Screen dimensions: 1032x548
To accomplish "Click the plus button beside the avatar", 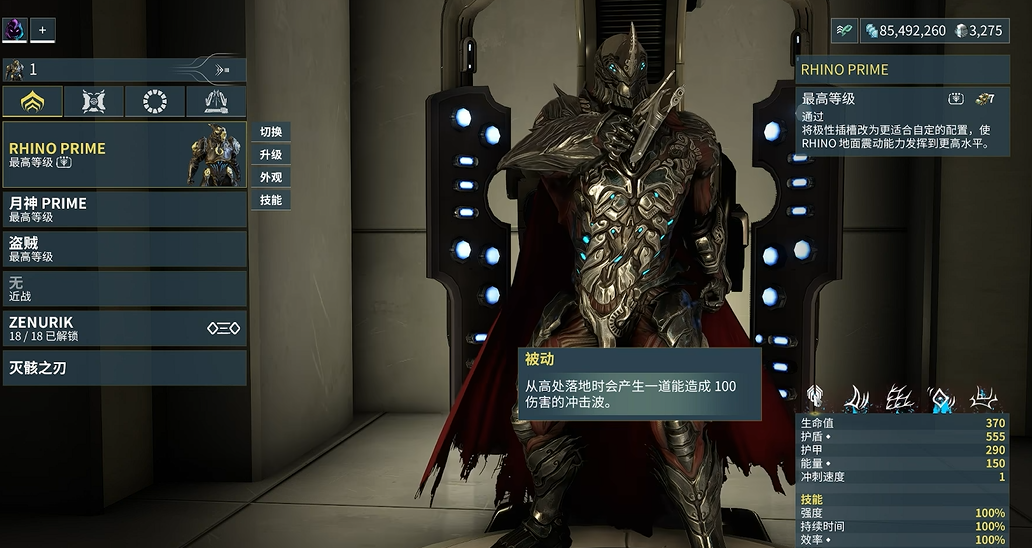I will tap(43, 30).
